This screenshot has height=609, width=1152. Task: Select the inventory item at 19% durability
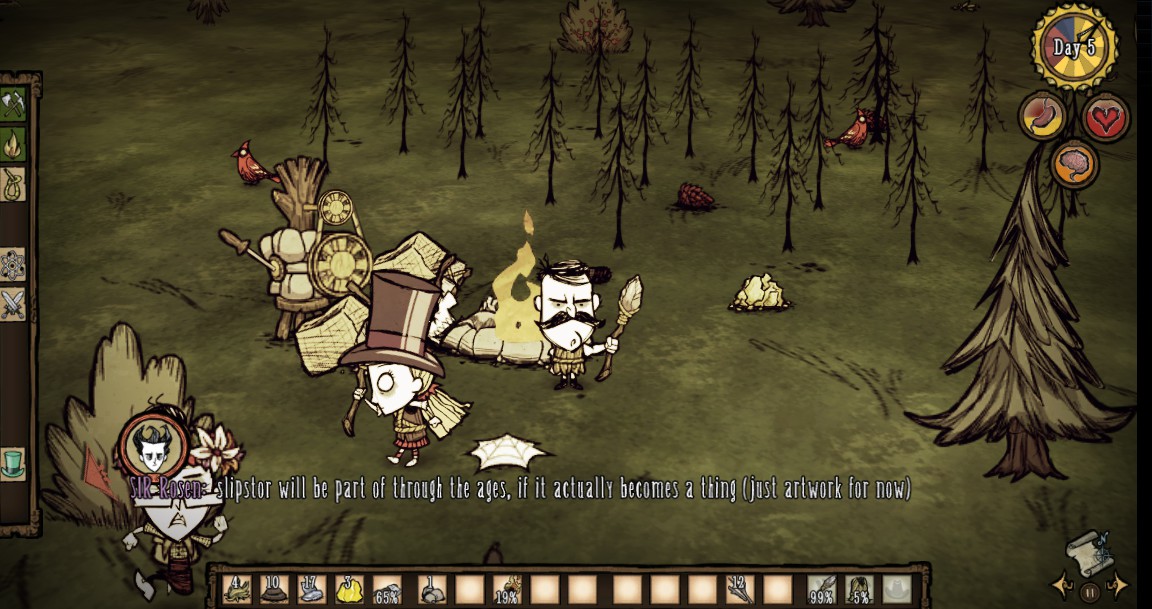507,589
